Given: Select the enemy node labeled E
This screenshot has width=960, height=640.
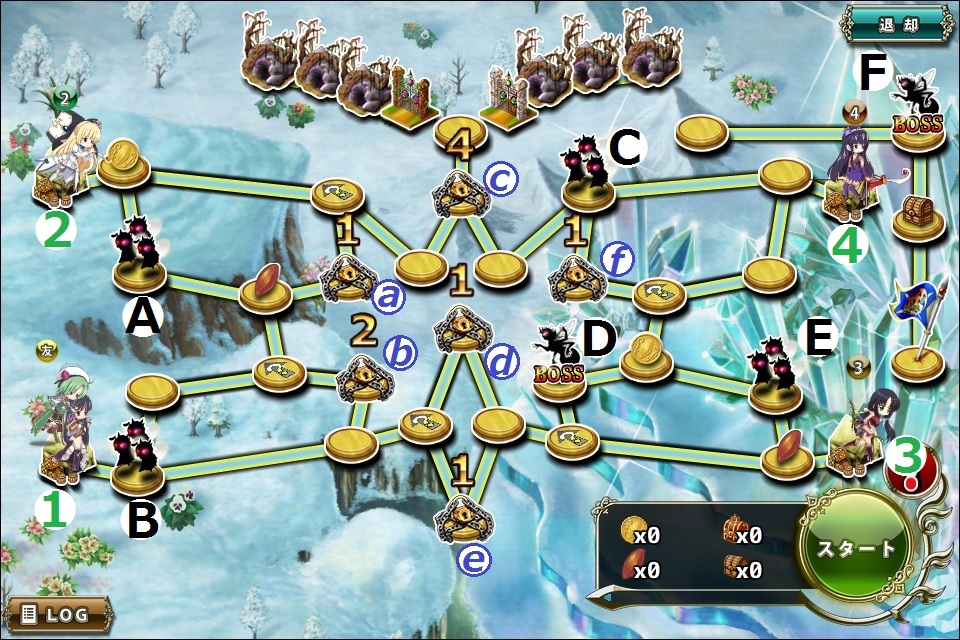Looking at the screenshot, I should [x=774, y=375].
